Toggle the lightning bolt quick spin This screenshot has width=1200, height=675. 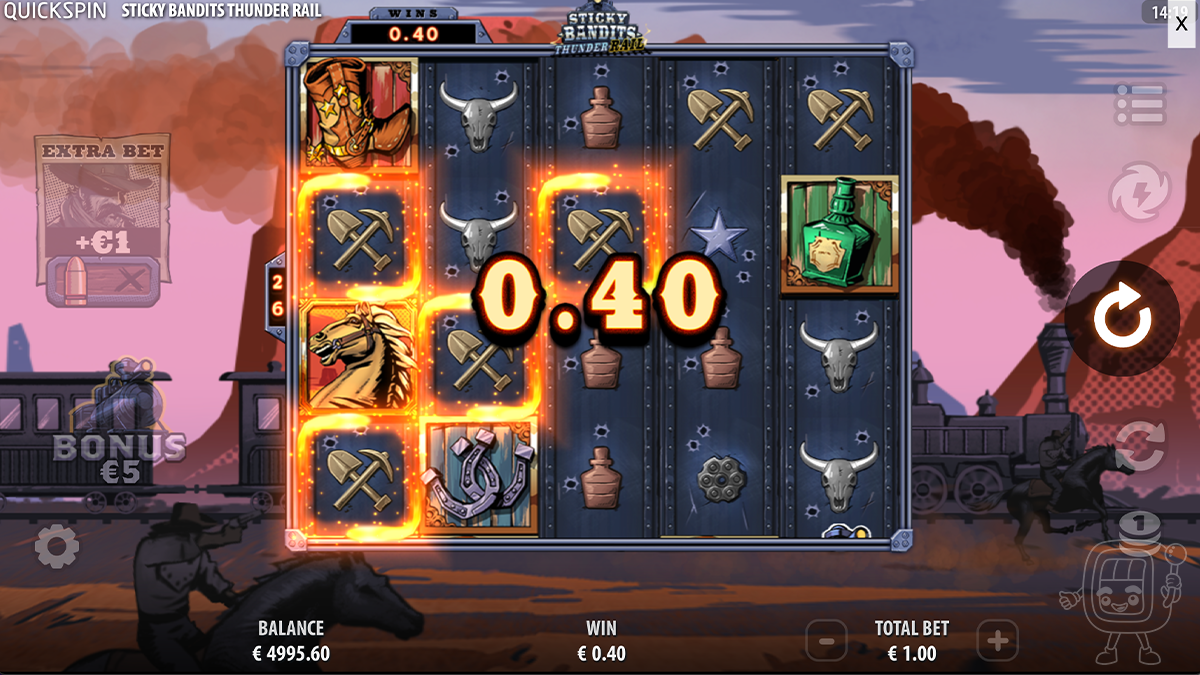(x=1140, y=193)
